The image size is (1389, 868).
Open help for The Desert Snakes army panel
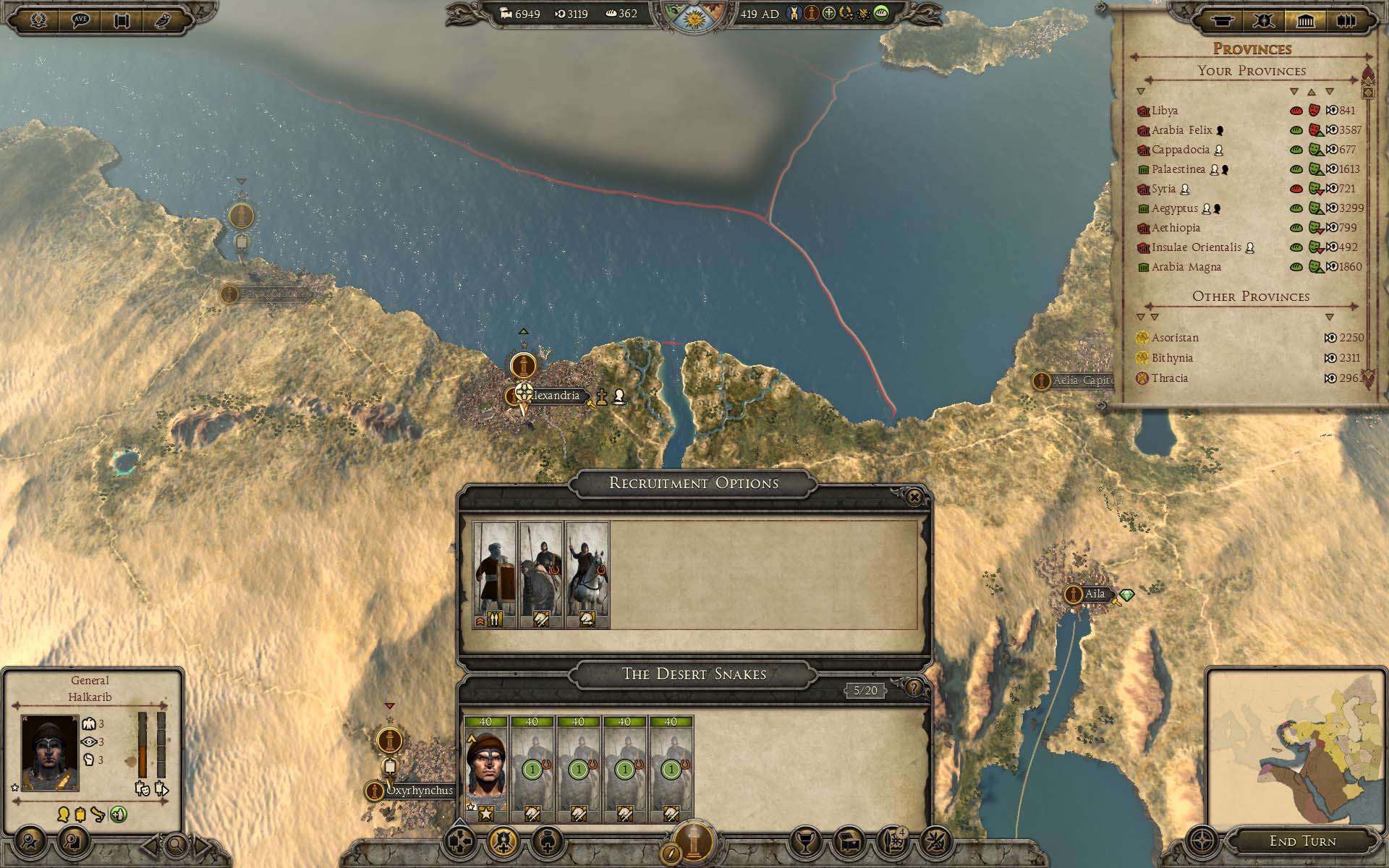click(x=914, y=688)
